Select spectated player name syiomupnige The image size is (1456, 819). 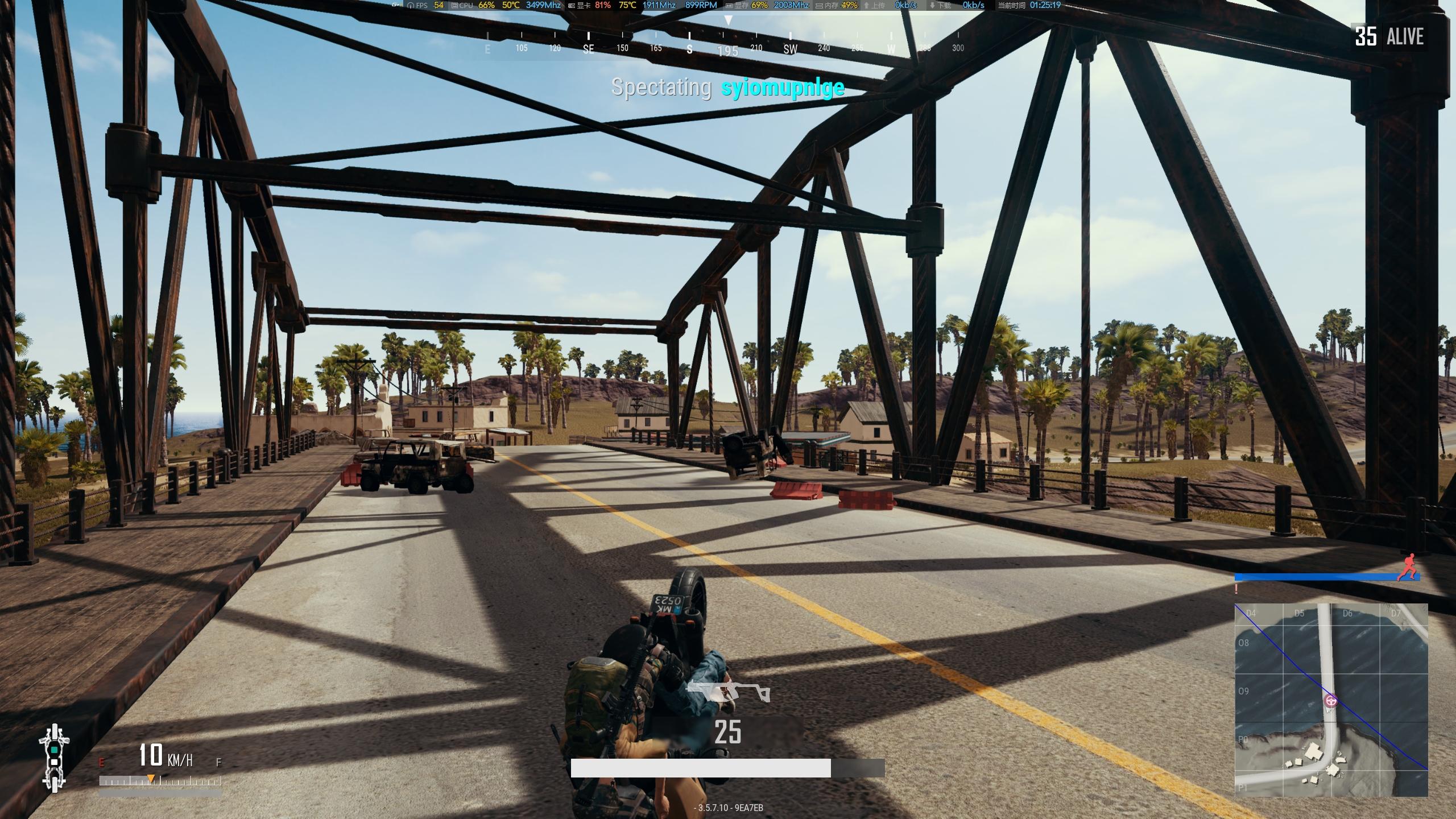[x=783, y=88]
